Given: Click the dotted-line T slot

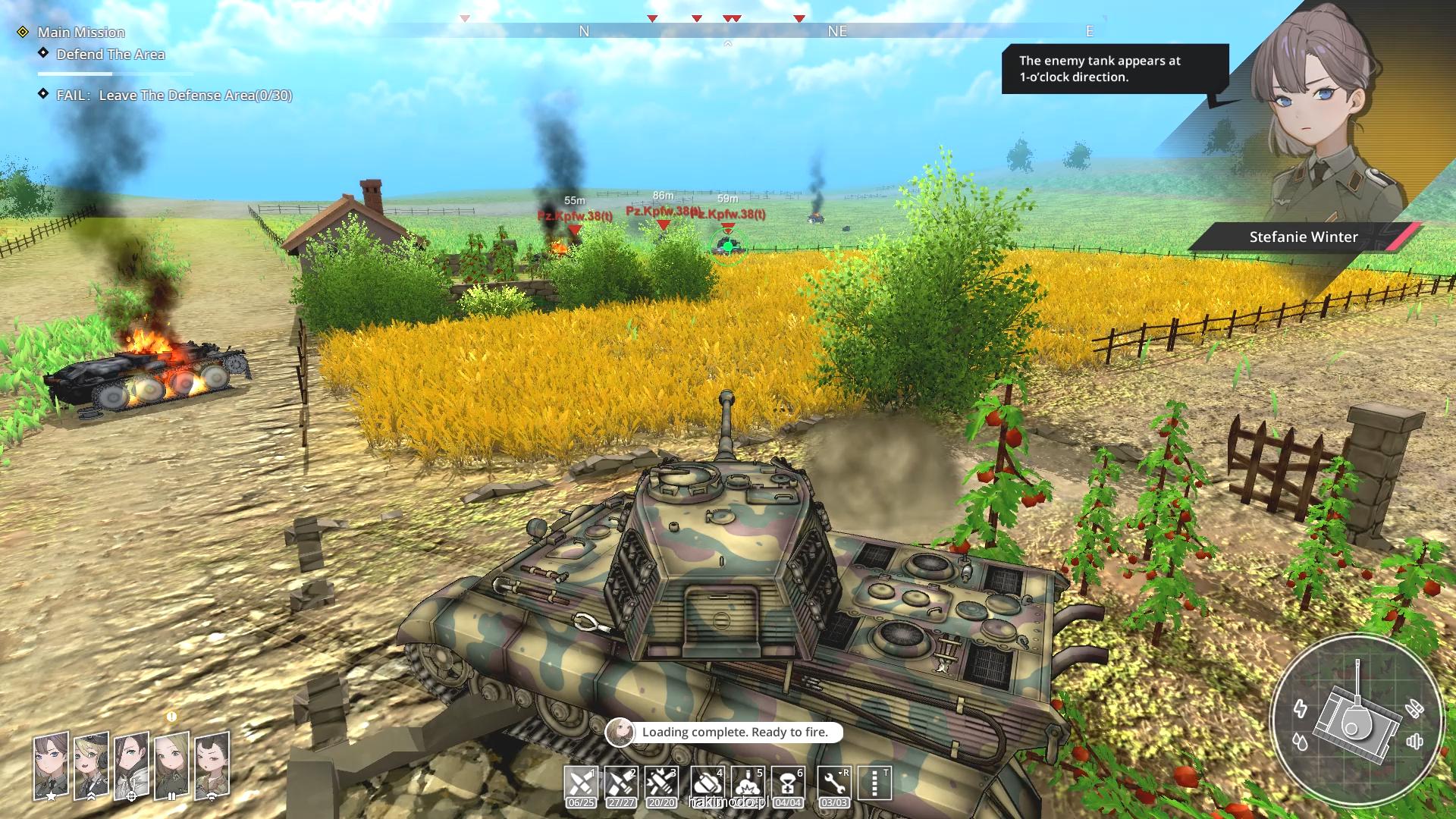Looking at the screenshot, I should click(874, 784).
